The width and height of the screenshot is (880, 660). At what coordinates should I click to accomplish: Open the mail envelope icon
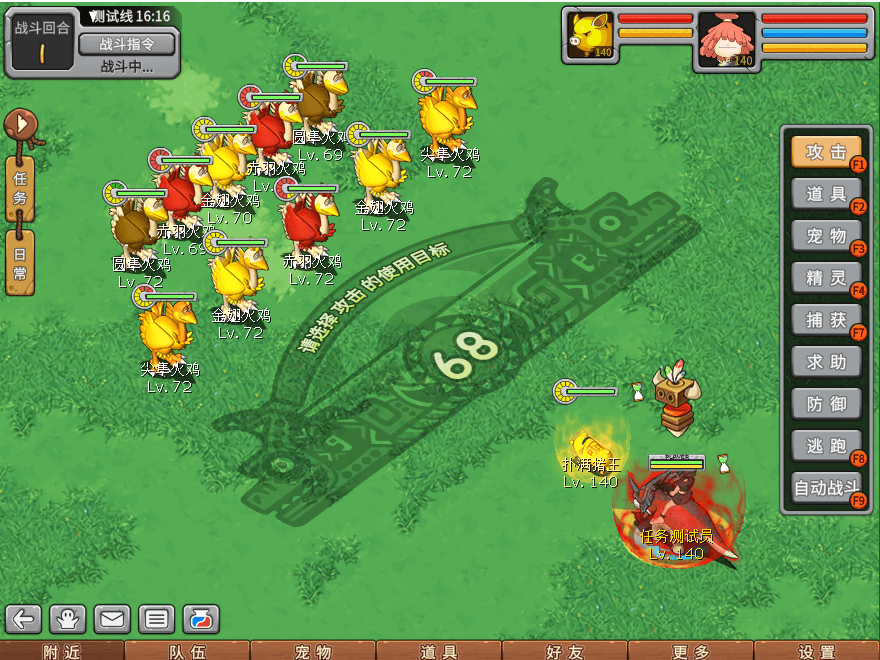[112, 619]
